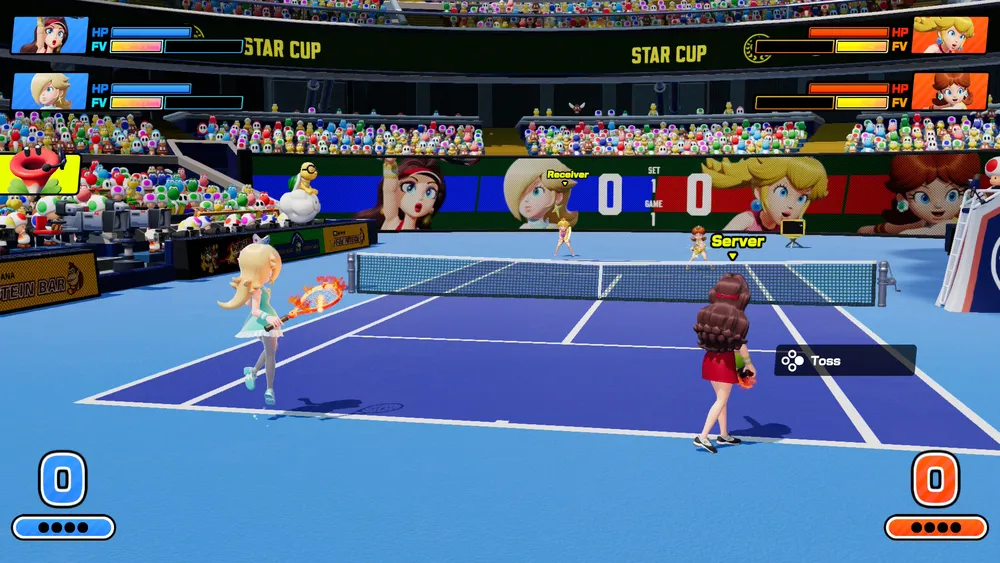
Task: Select Pauline's portrait in the player HUD
Action: tap(49, 35)
